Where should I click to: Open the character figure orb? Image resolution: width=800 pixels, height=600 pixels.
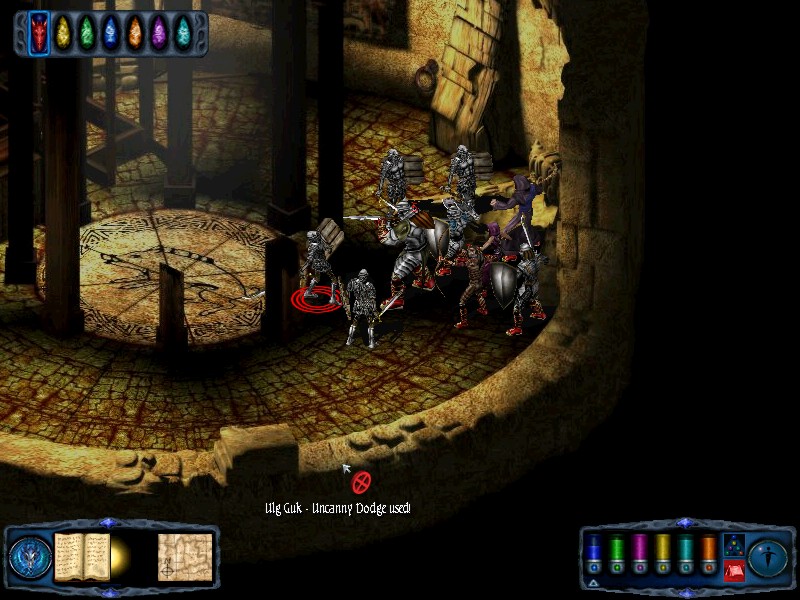768,557
